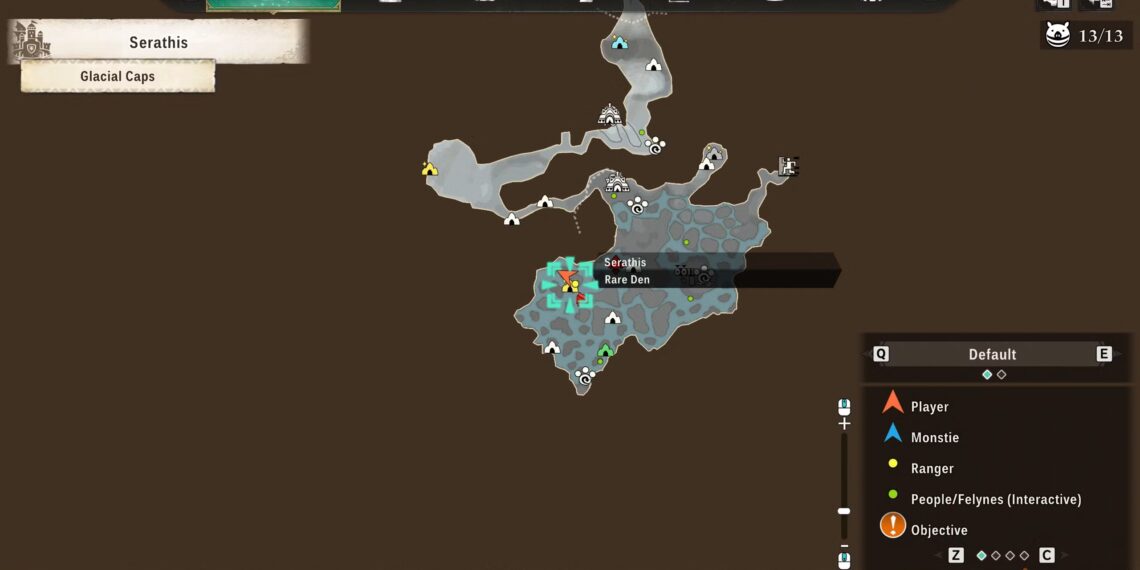1140x570 pixels.
Task: Click the Default map filter header
Action: point(992,354)
